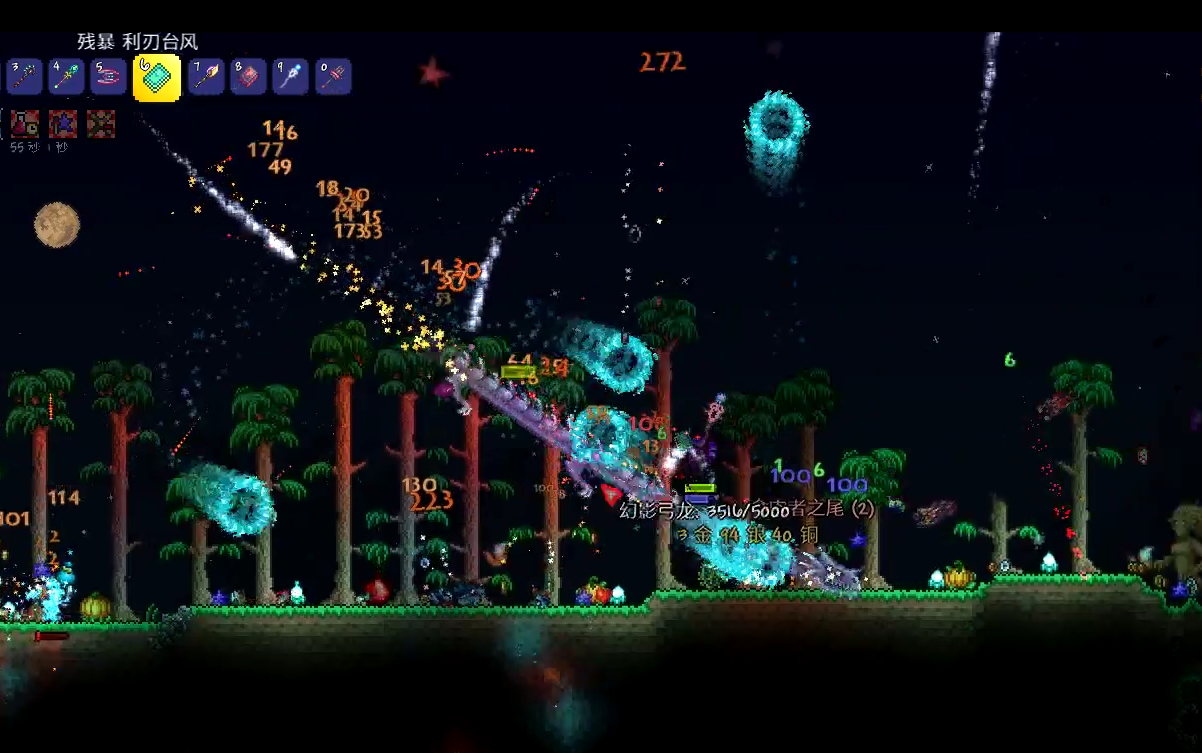Image resolution: width=1202 pixels, height=753 pixels.
Task: Click the blue star debuff icon
Action: pyautogui.click(x=63, y=124)
